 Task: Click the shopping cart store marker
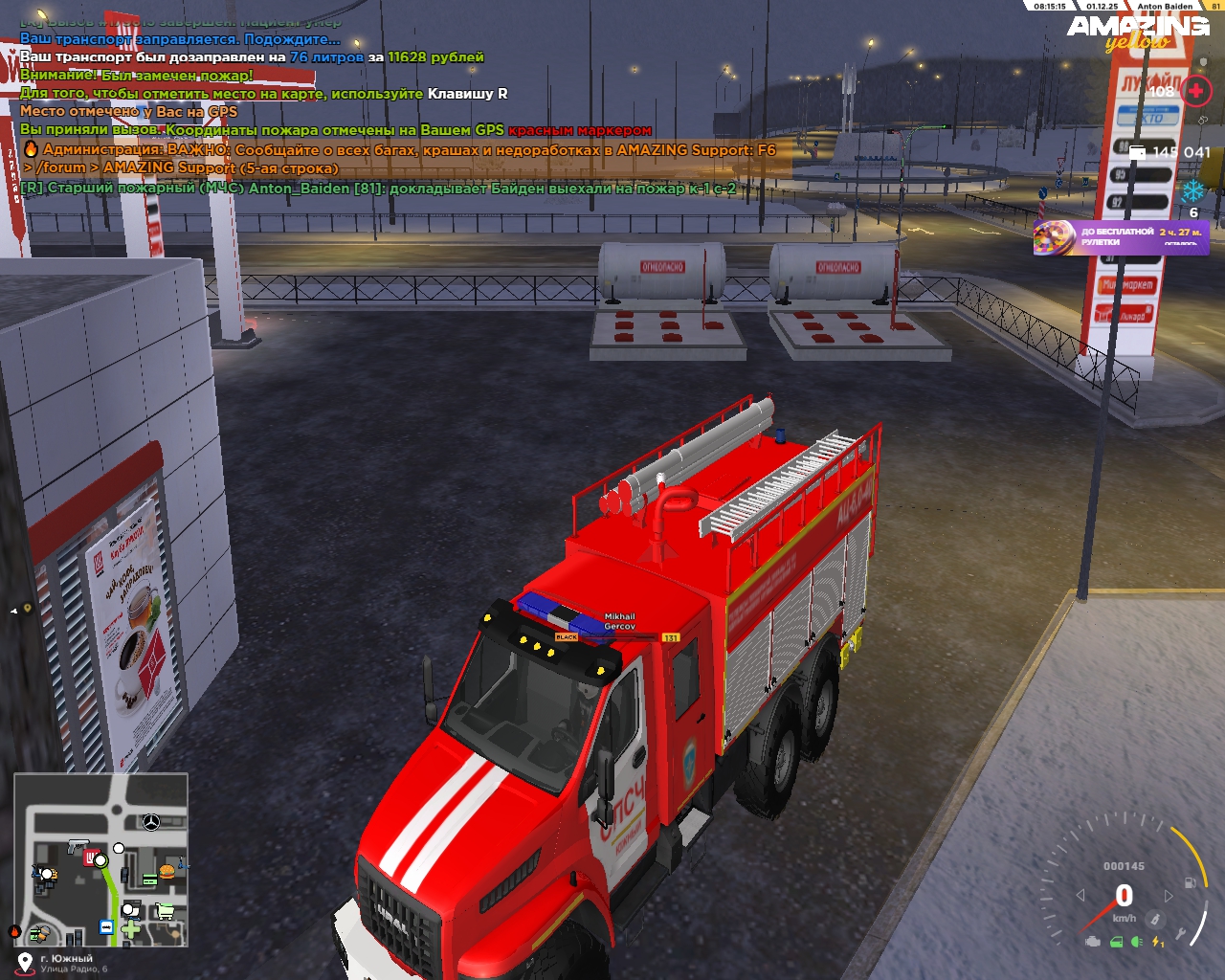(x=165, y=910)
